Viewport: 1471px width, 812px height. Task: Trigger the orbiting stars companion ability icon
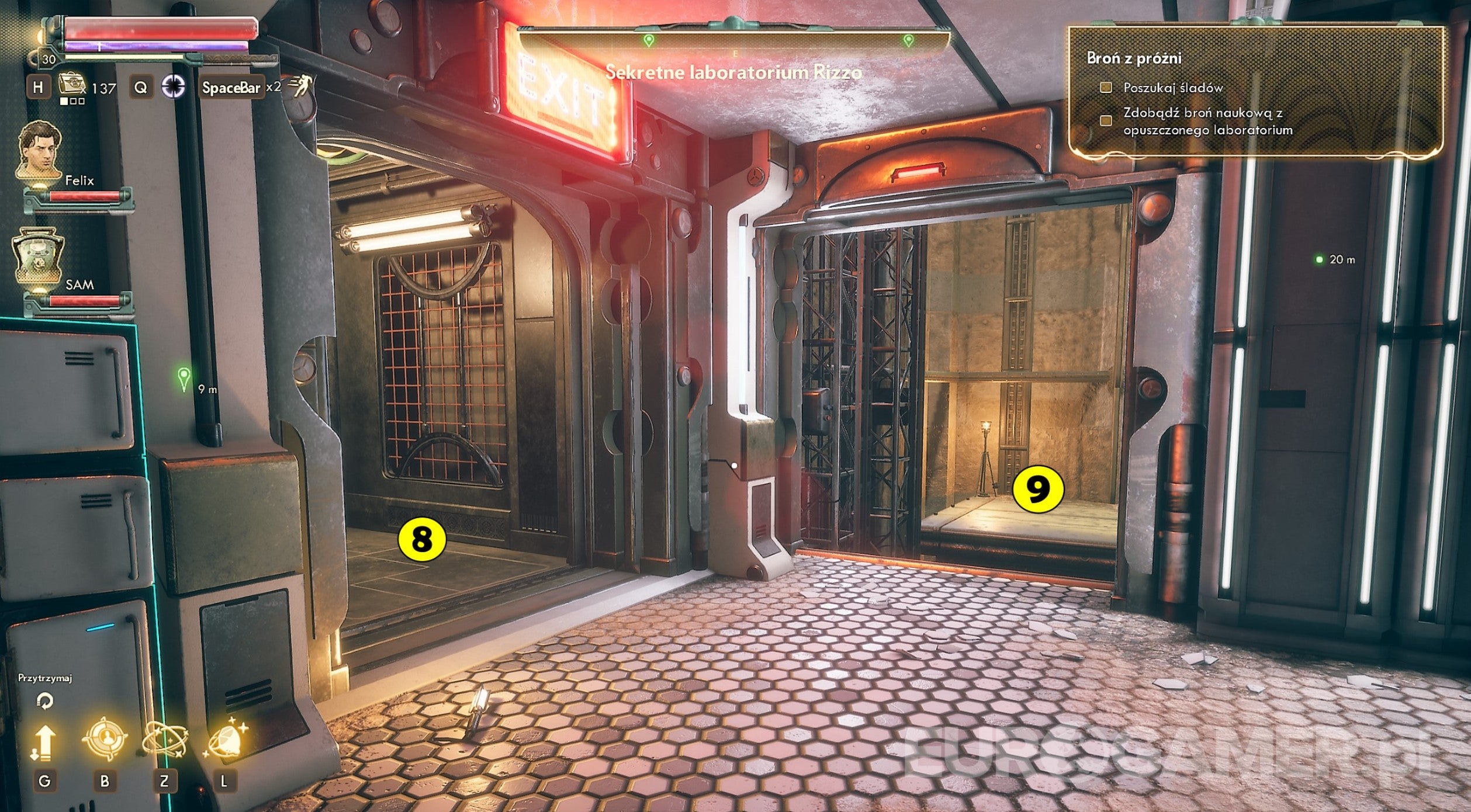pyautogui.click(x=164, y=741)
